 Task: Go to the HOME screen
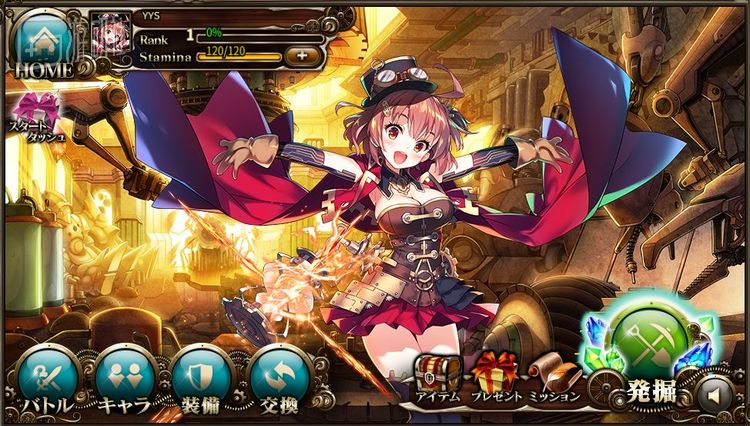(x=42, y=44)
